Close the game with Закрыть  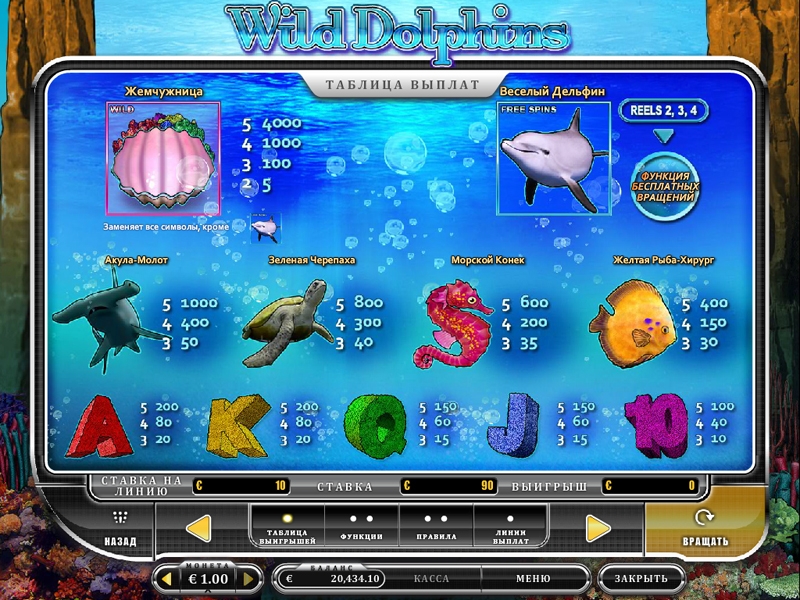tap(641, 578)
